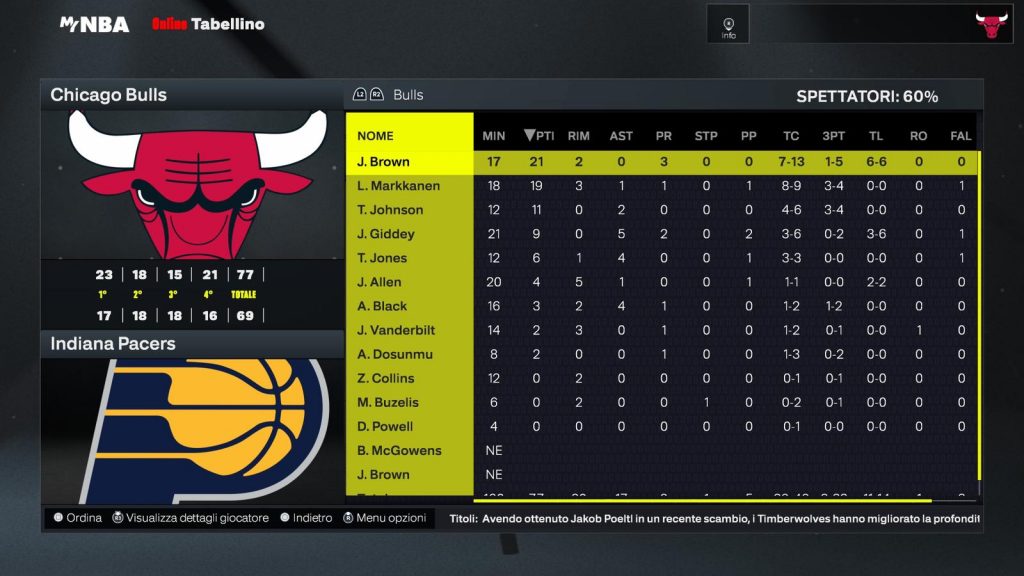
Task: Click the Bulls logo in the top corner
Action: (x=991, y=25)
